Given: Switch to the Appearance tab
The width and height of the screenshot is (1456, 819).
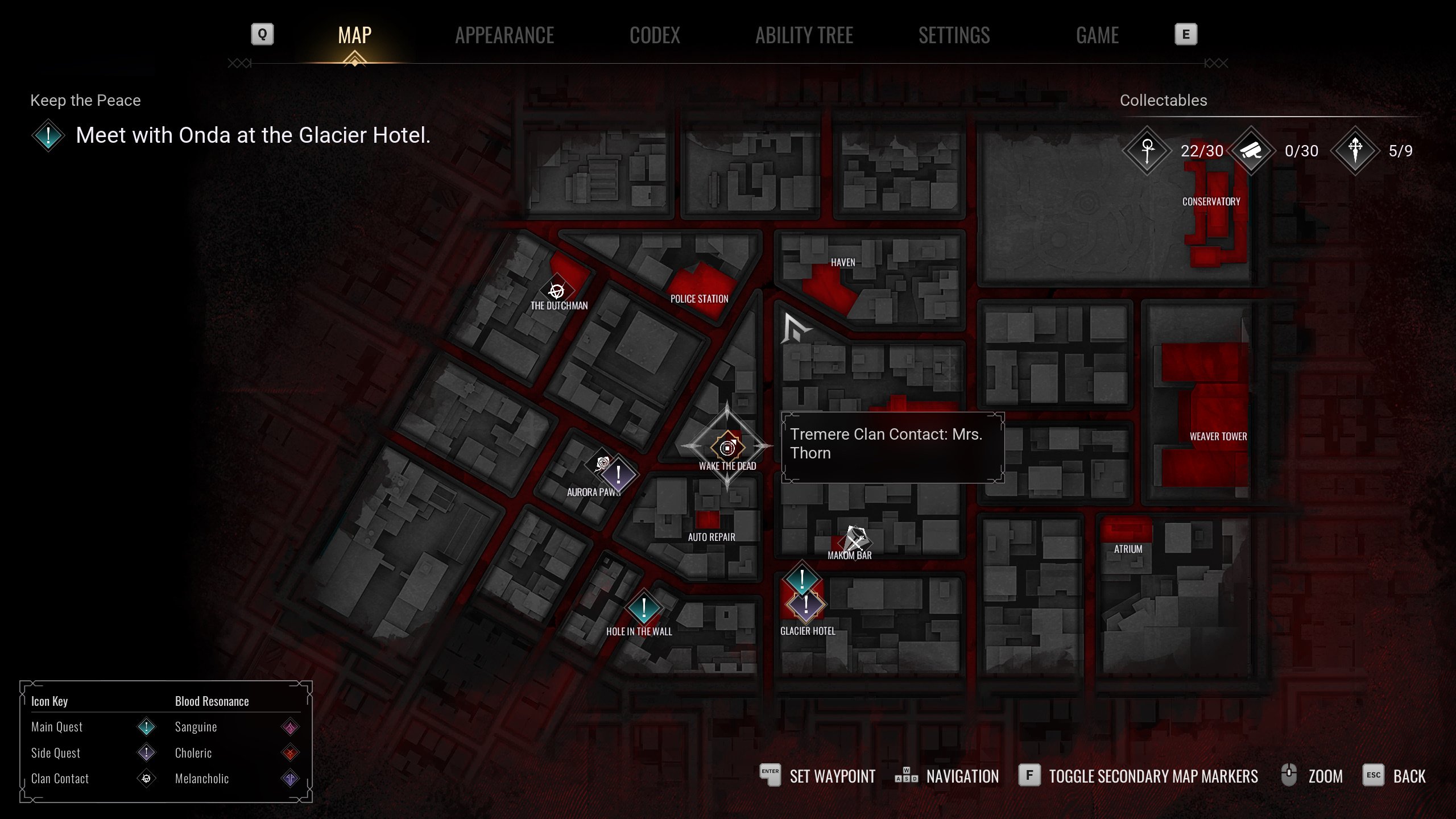Looking at the screenshot, I should click(504, 35).
